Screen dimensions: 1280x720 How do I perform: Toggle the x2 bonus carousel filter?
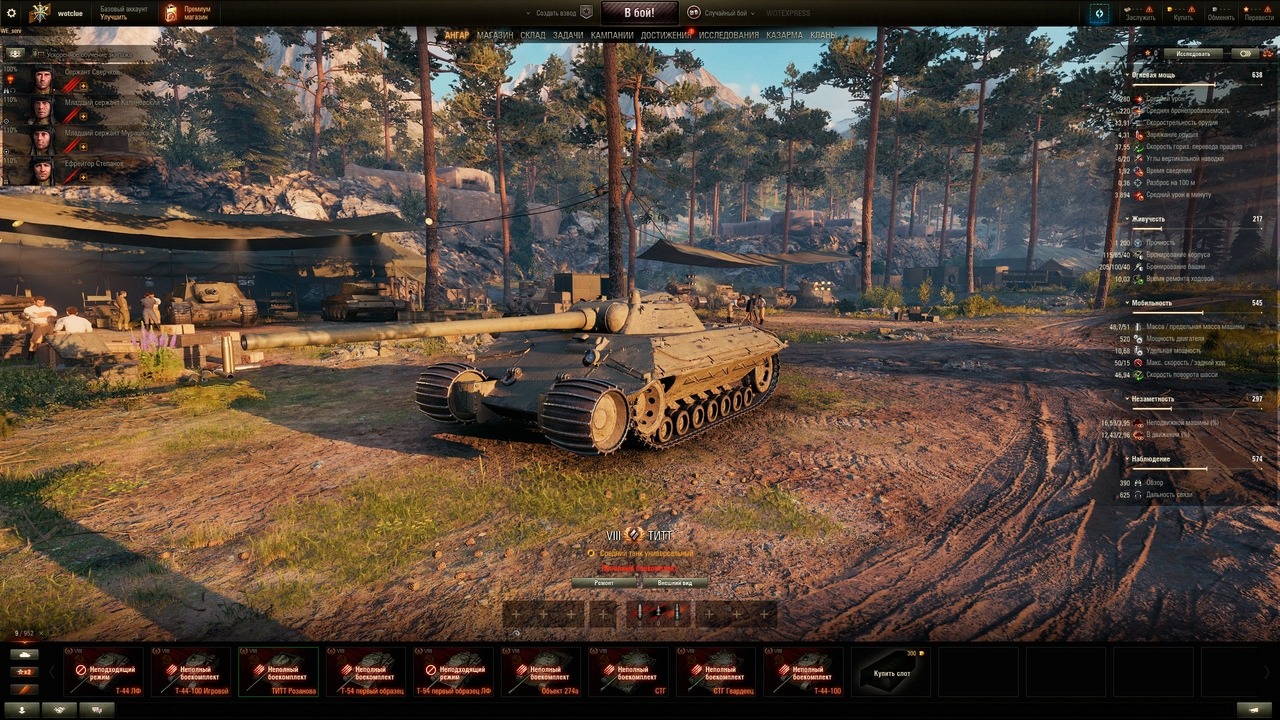25,672
